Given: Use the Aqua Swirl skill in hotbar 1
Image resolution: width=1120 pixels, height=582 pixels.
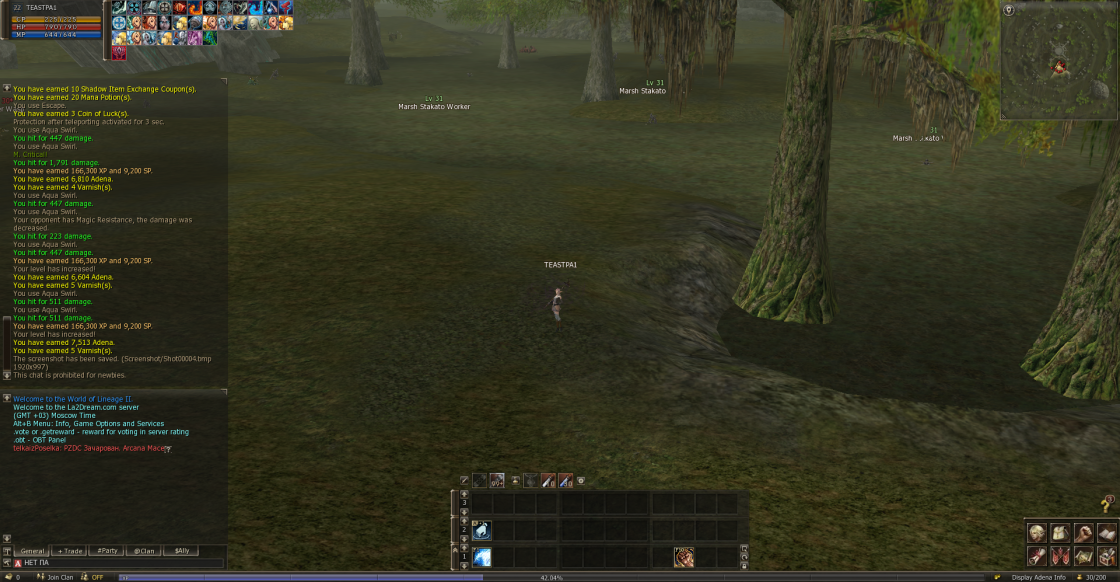Looking at the screenshot, I should (x=482, y=557).
